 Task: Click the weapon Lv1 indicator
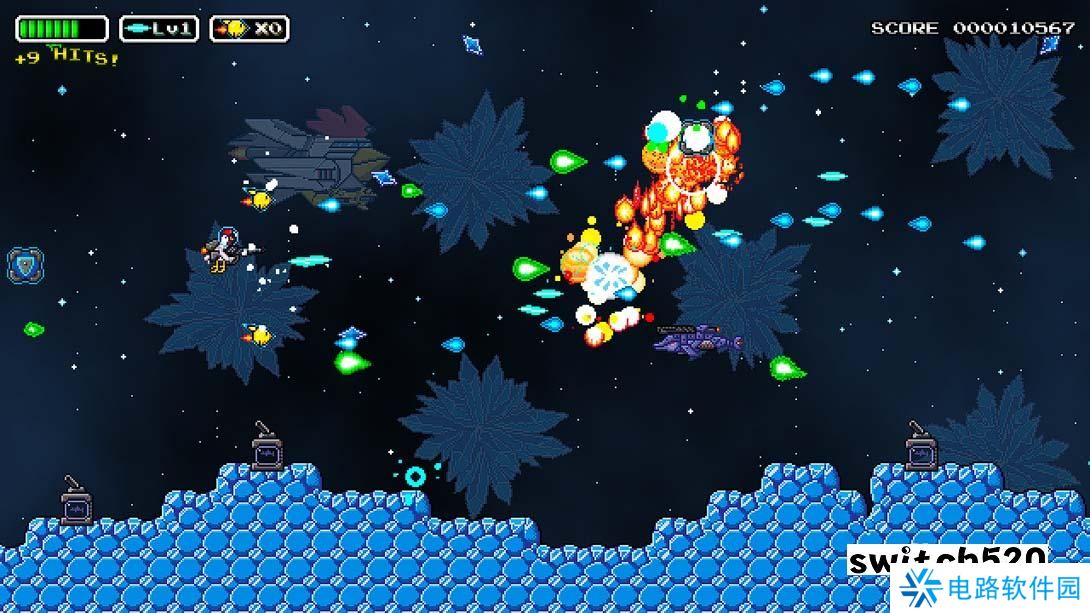[159, 29]
